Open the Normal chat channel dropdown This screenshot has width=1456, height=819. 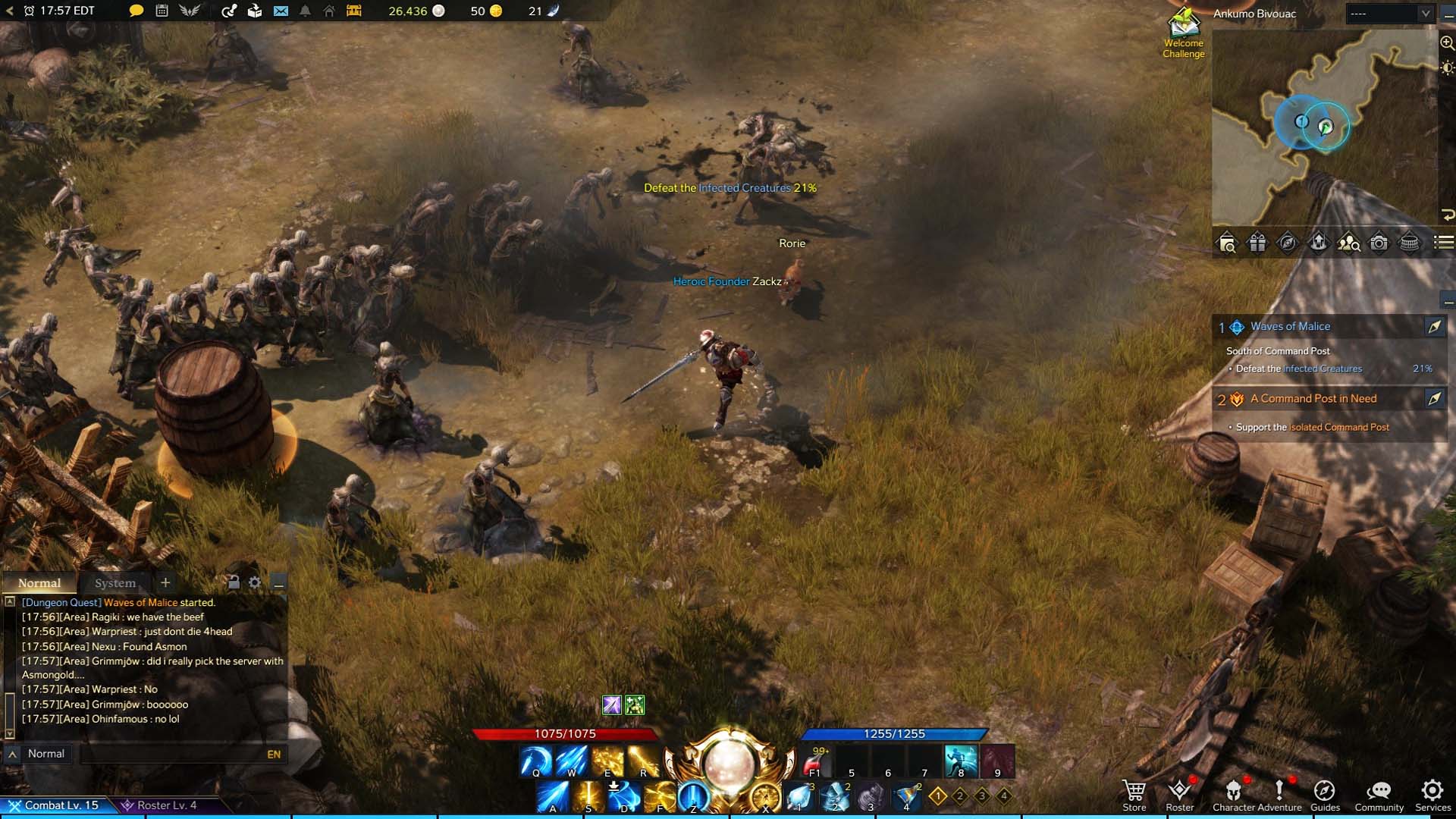coord(45,753)
